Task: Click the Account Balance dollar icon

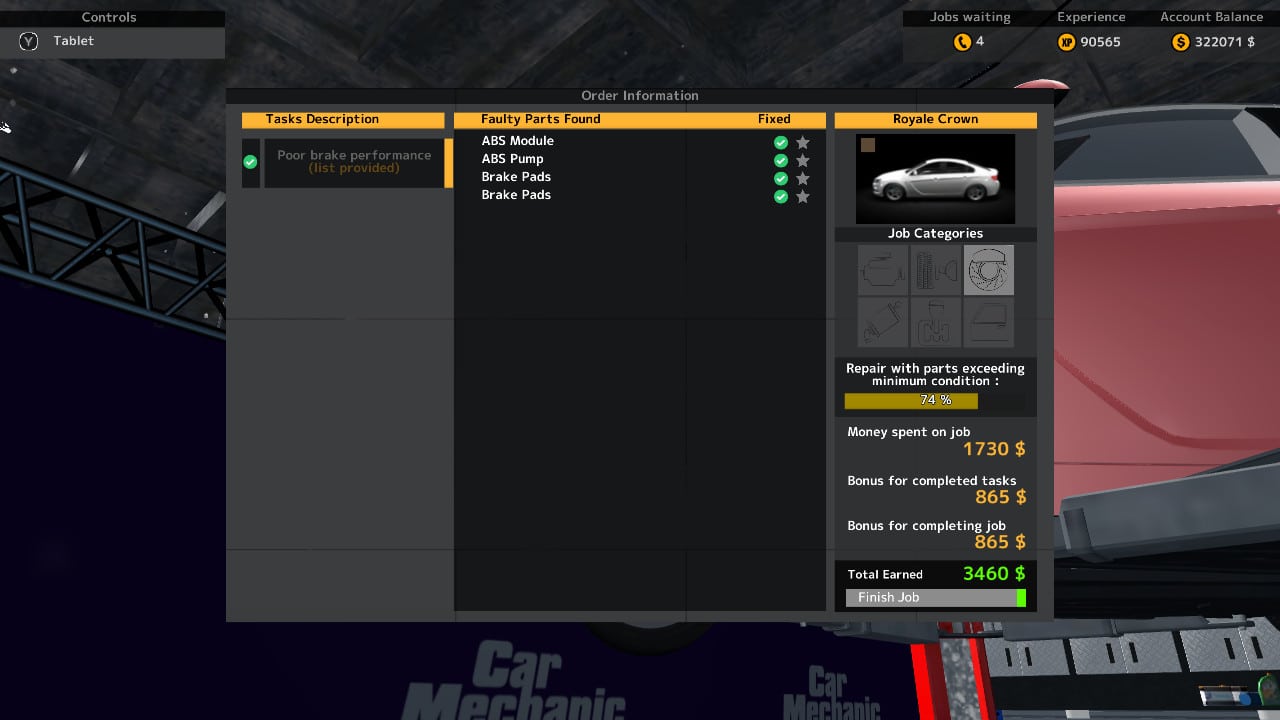Action: click(1179, 42)
